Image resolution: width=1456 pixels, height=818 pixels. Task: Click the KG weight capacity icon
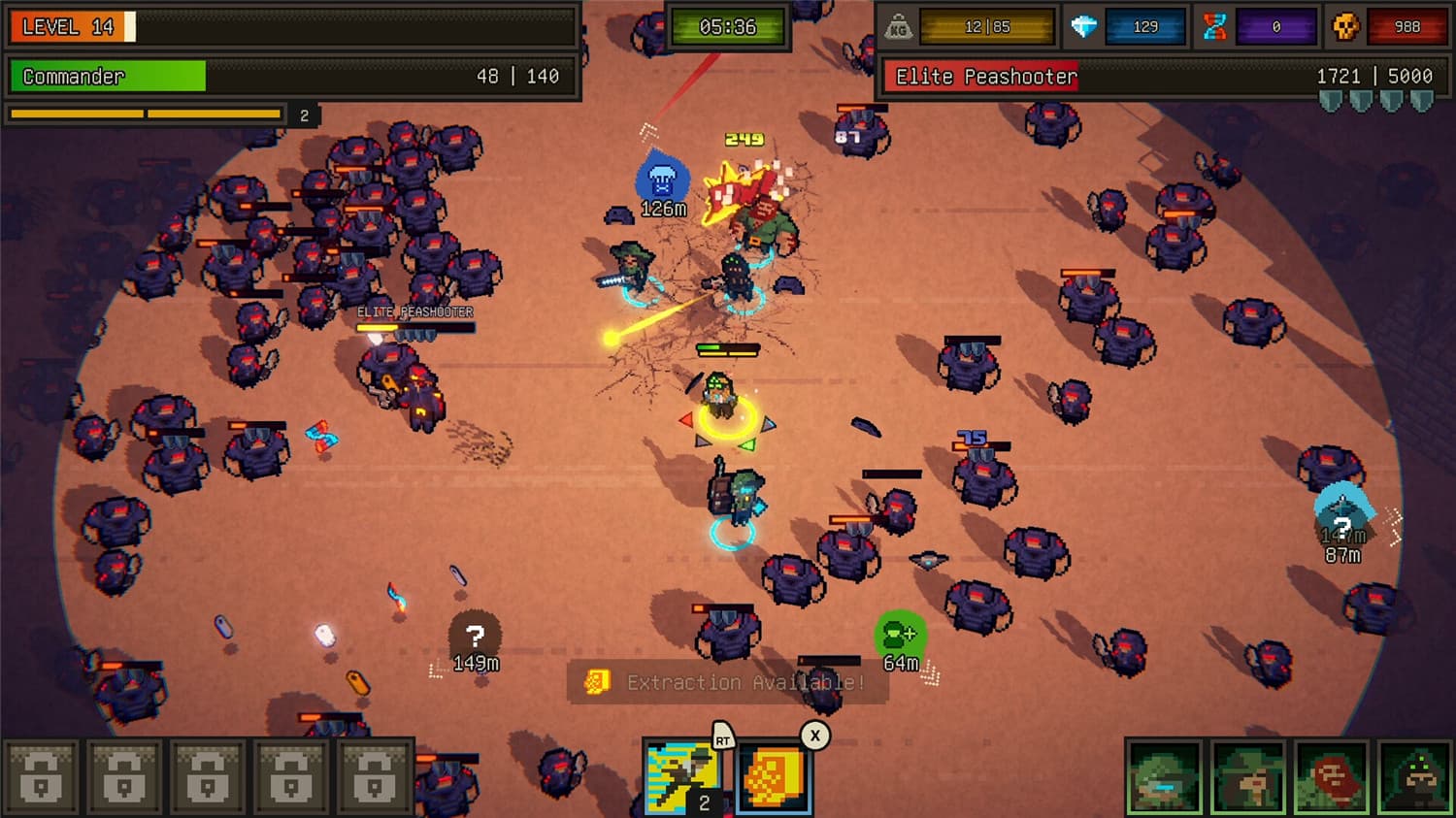898,26
